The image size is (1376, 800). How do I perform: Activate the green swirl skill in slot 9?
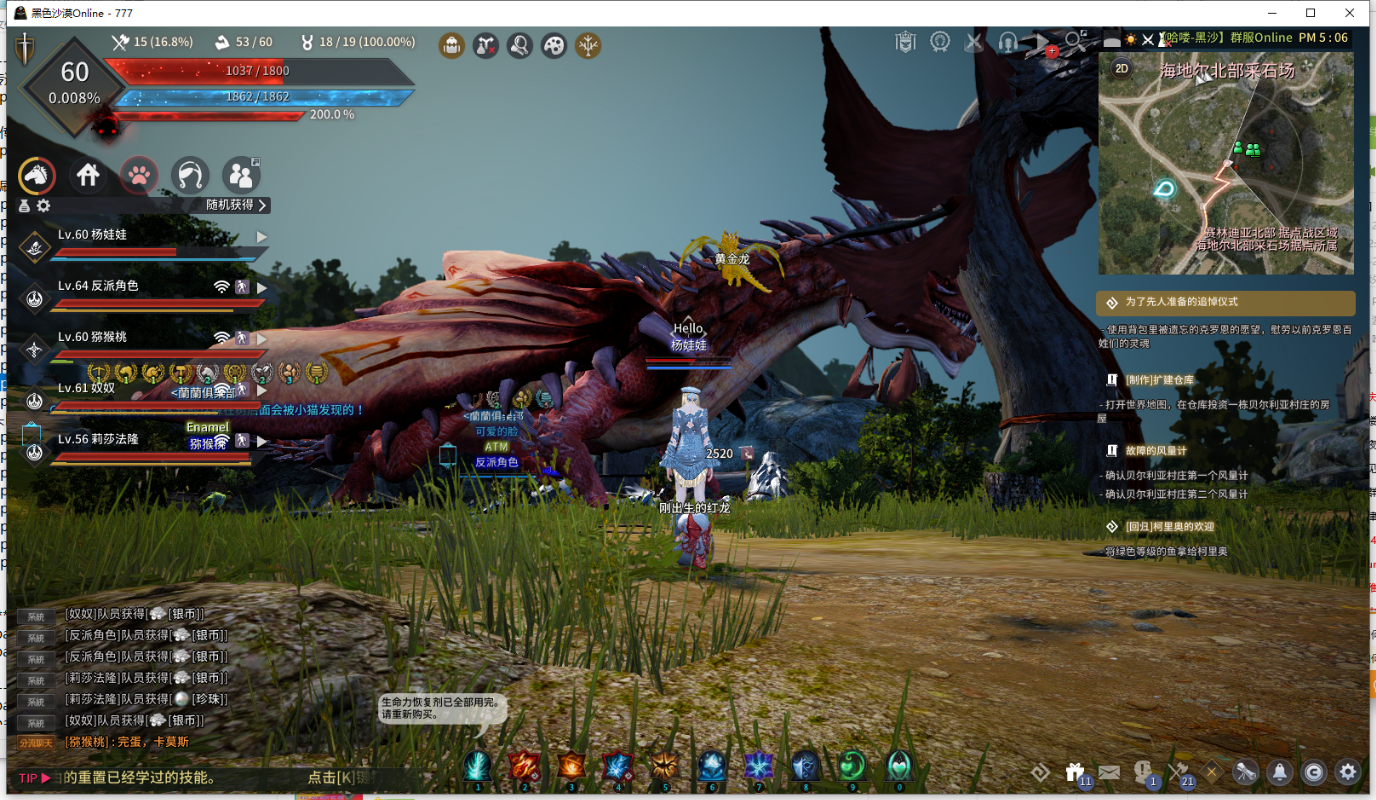tap(852, 767)
